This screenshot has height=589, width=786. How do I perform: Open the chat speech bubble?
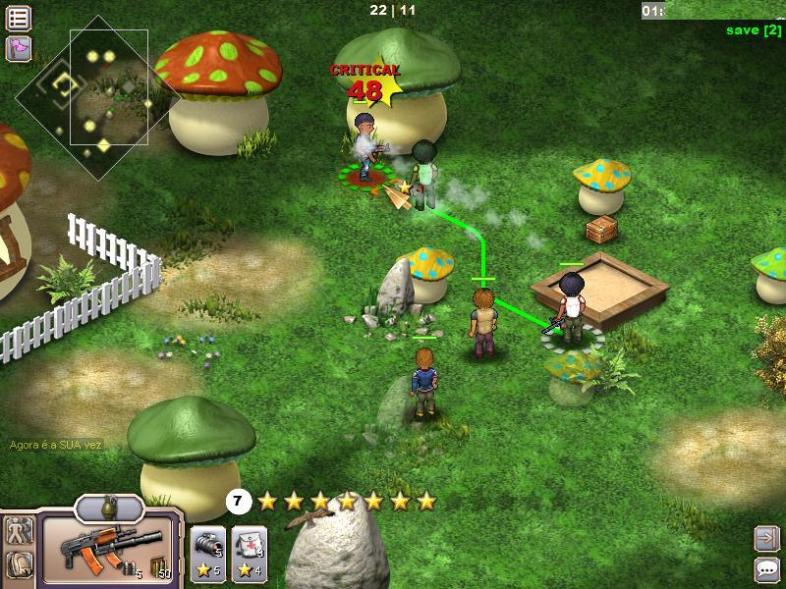click(x=766, y=569)
